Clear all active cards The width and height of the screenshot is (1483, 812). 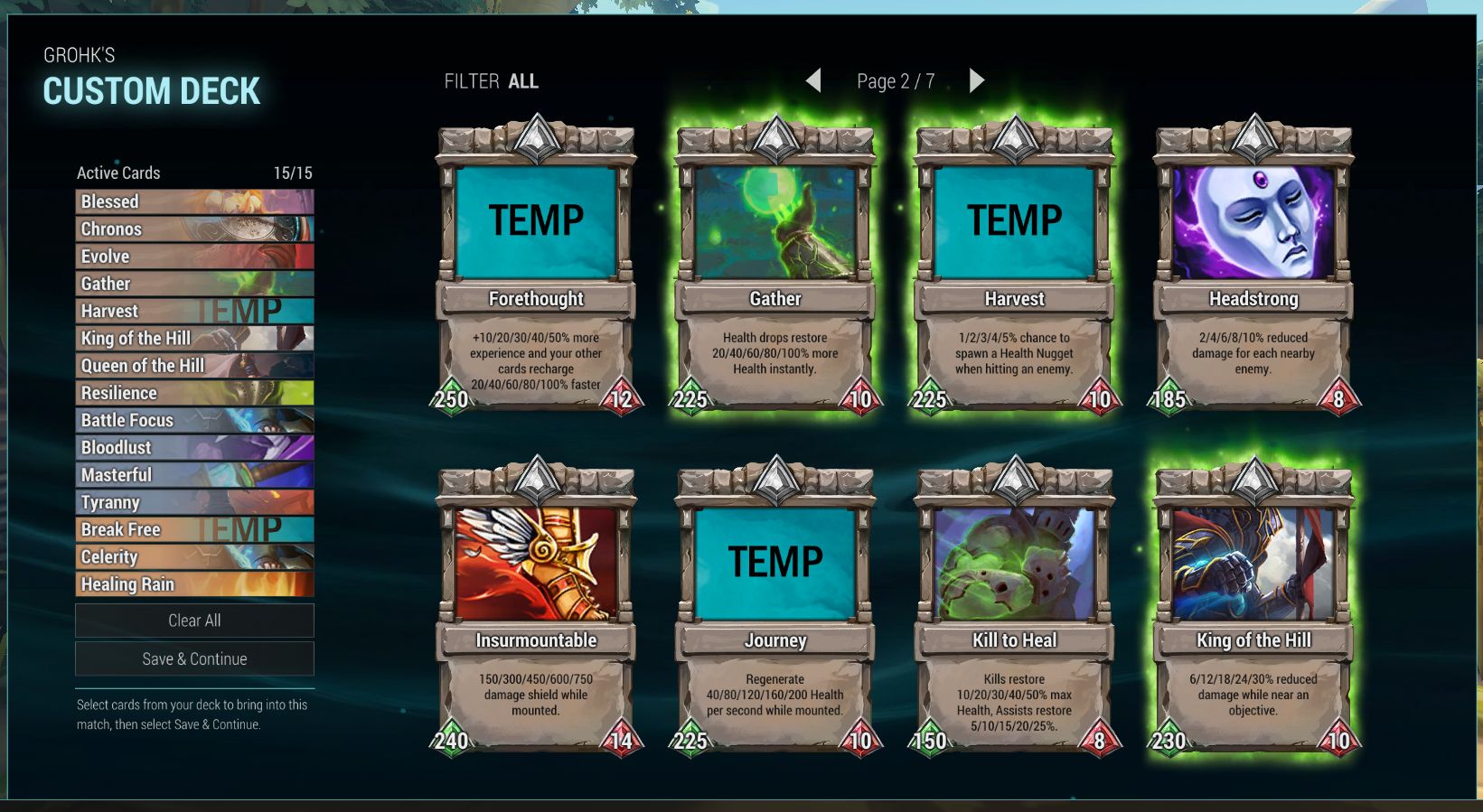[x=194, y=621]
